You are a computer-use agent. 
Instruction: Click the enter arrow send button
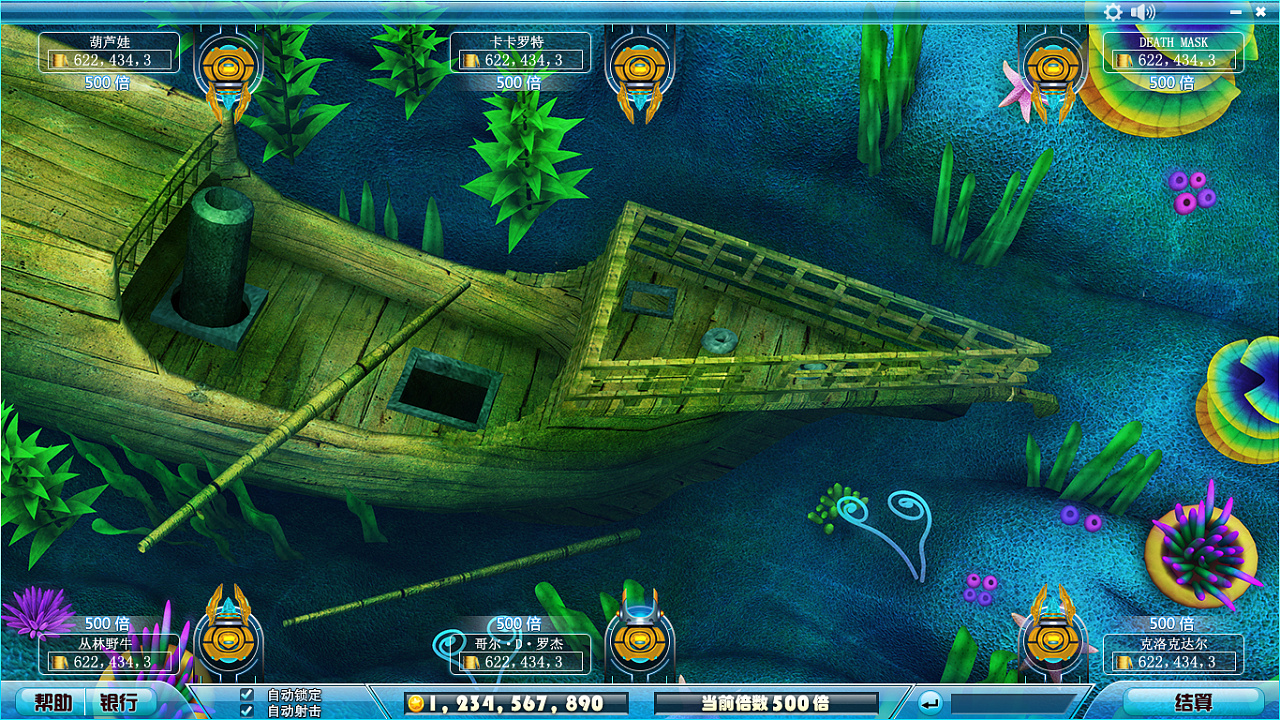930,702
